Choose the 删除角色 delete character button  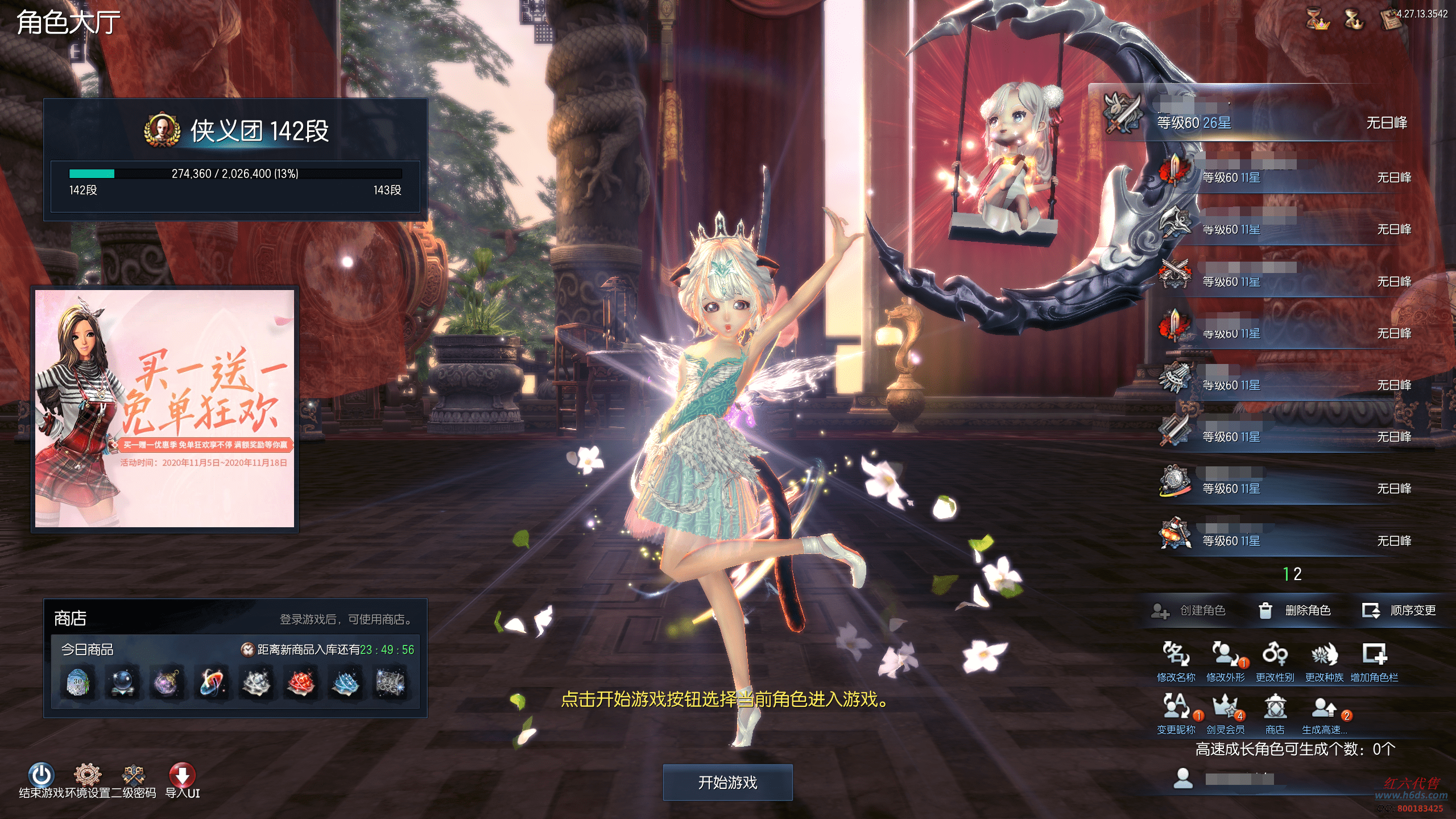coord(1295,611)
